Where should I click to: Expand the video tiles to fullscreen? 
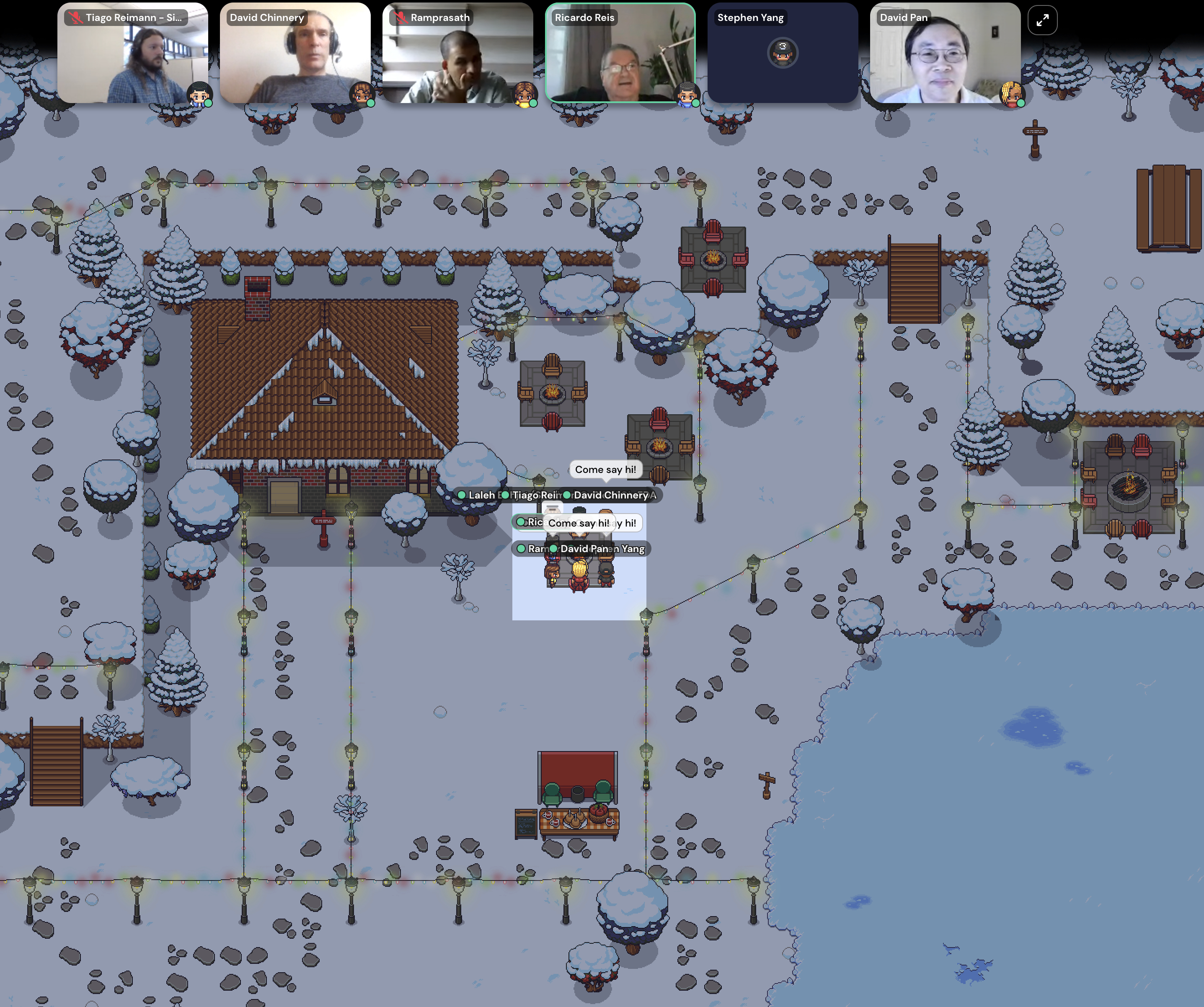1042,20
